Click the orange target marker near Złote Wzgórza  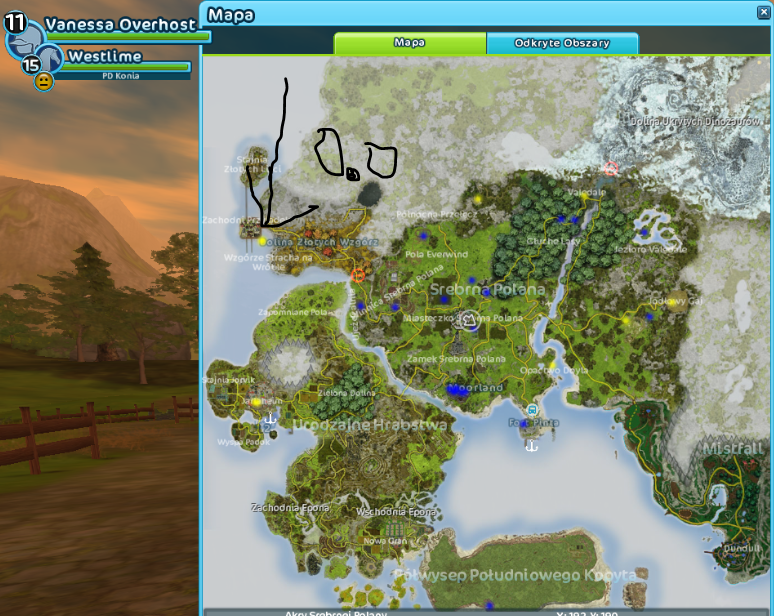[x=357, y=273]
